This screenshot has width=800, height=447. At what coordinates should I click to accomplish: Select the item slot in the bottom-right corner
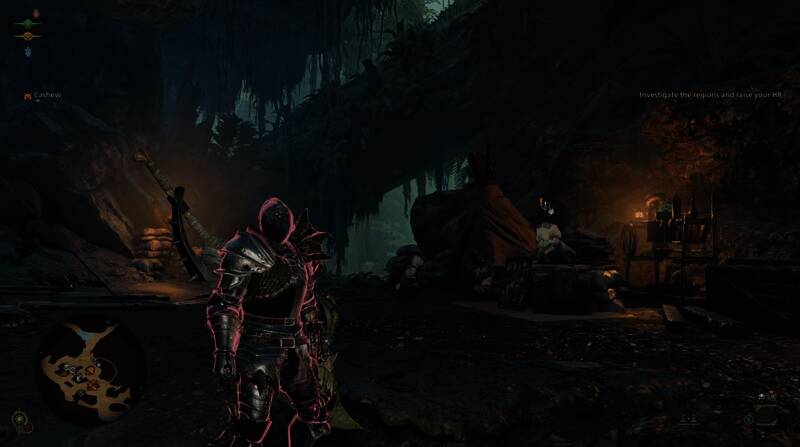pyautogui.click(x=768, y=414)
